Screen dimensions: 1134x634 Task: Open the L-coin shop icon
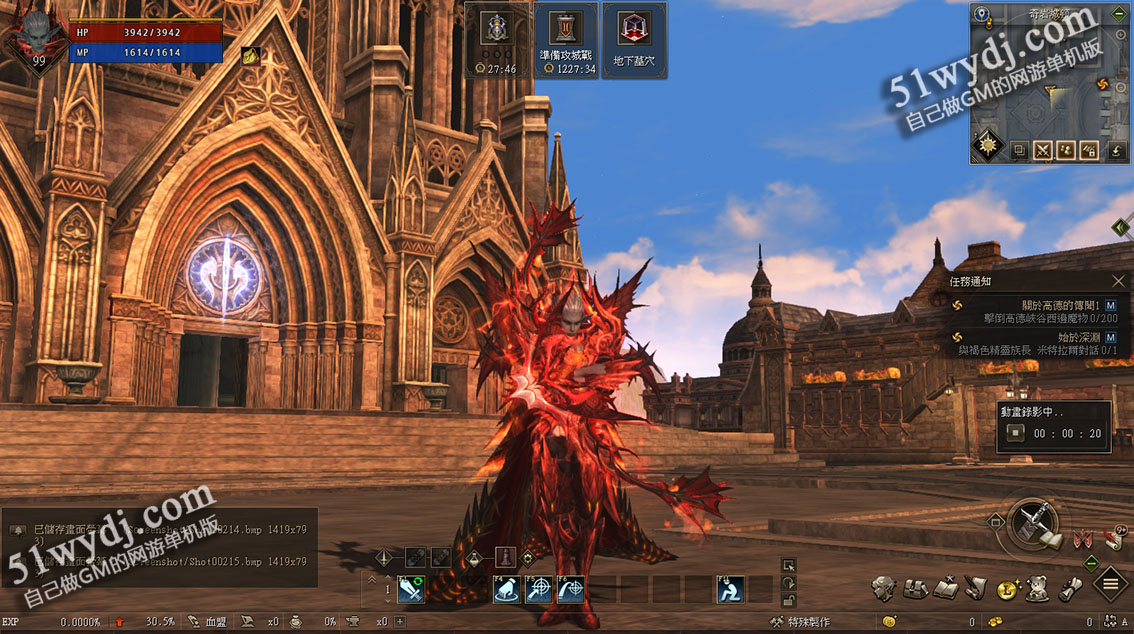tap(1006, 589)
